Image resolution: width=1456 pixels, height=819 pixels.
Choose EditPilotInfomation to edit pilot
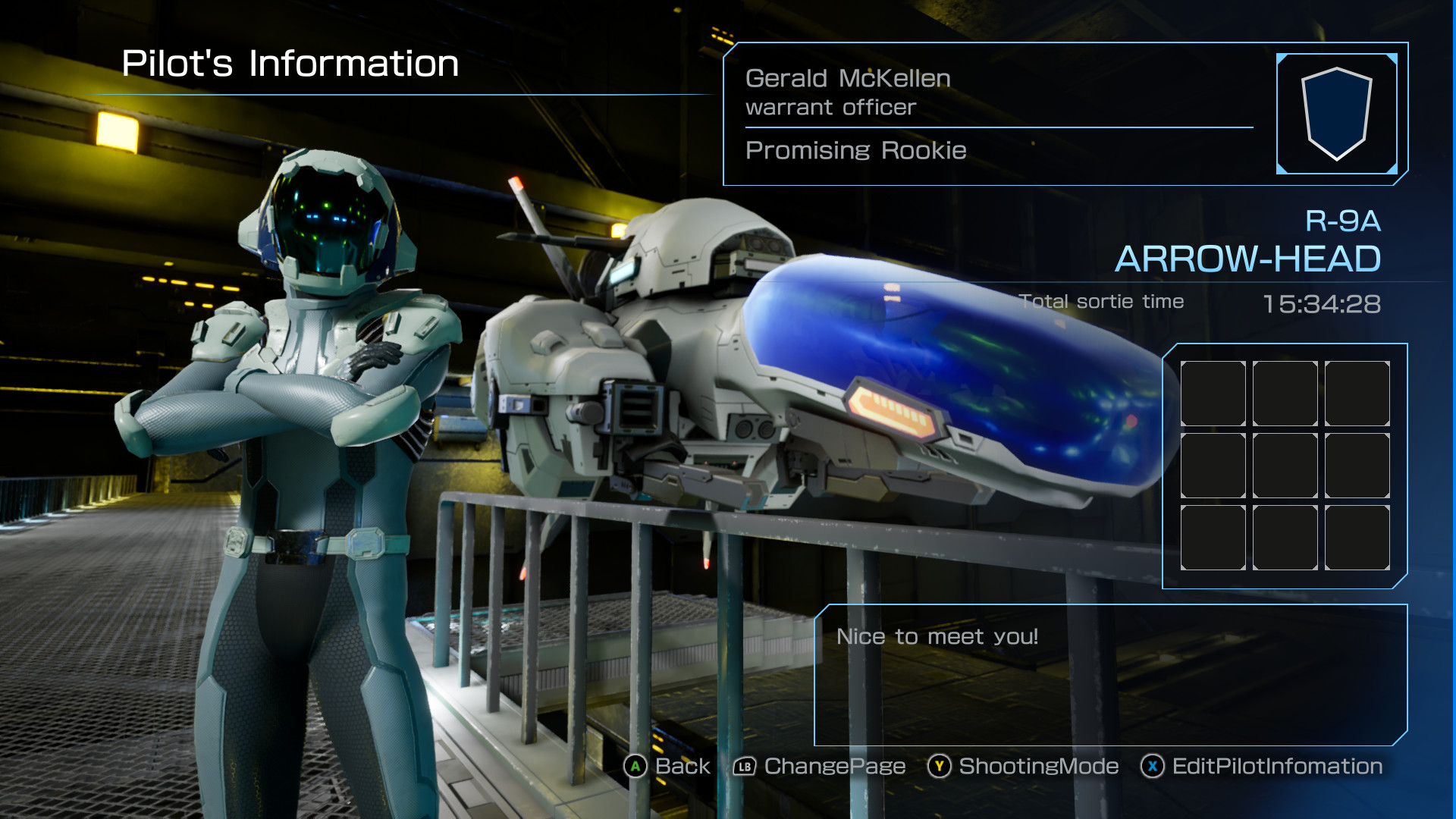point(1276,767)
